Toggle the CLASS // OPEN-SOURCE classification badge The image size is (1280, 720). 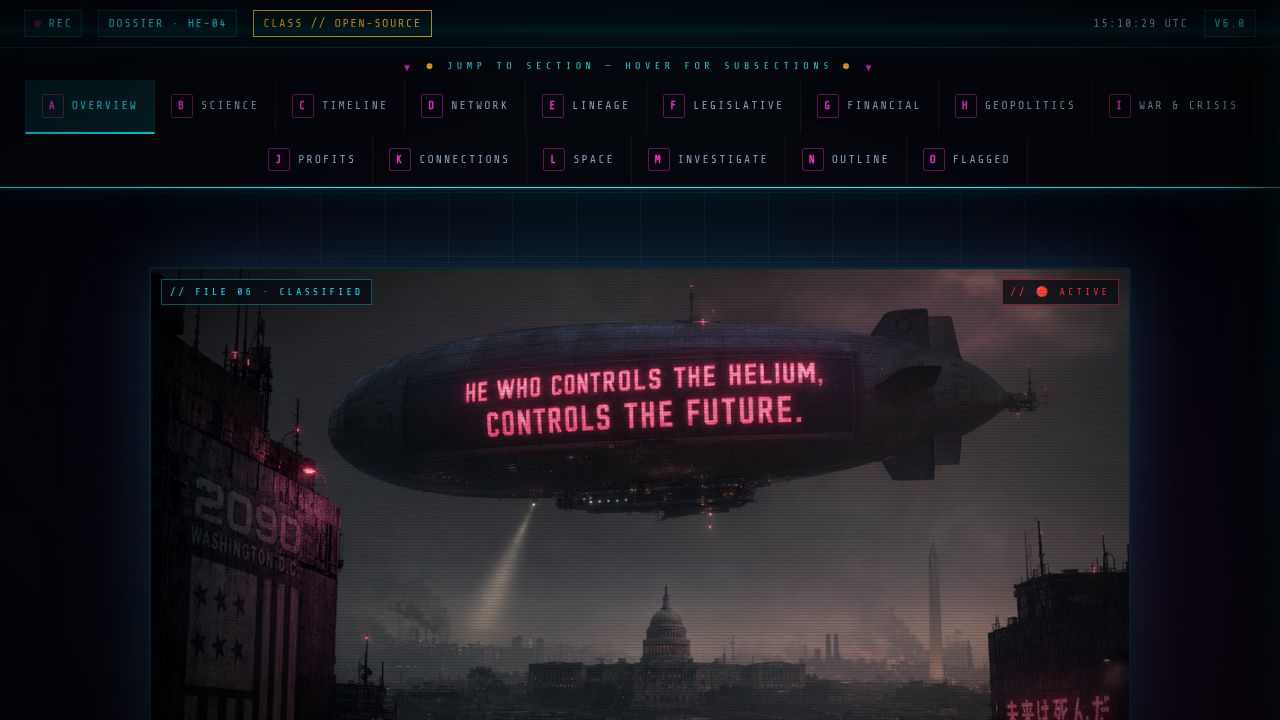342,23
